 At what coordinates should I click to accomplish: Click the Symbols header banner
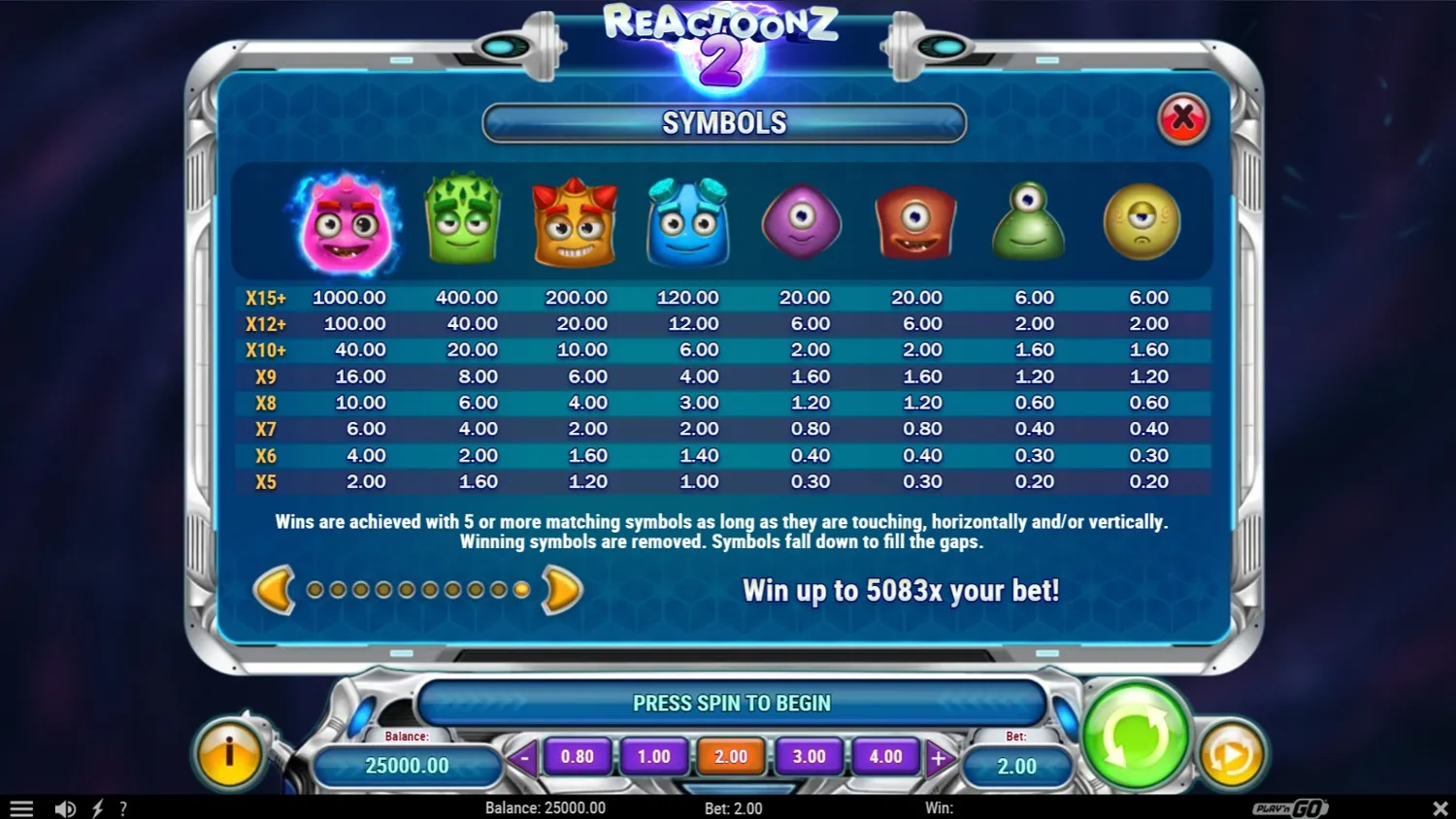tap(724, 122)
